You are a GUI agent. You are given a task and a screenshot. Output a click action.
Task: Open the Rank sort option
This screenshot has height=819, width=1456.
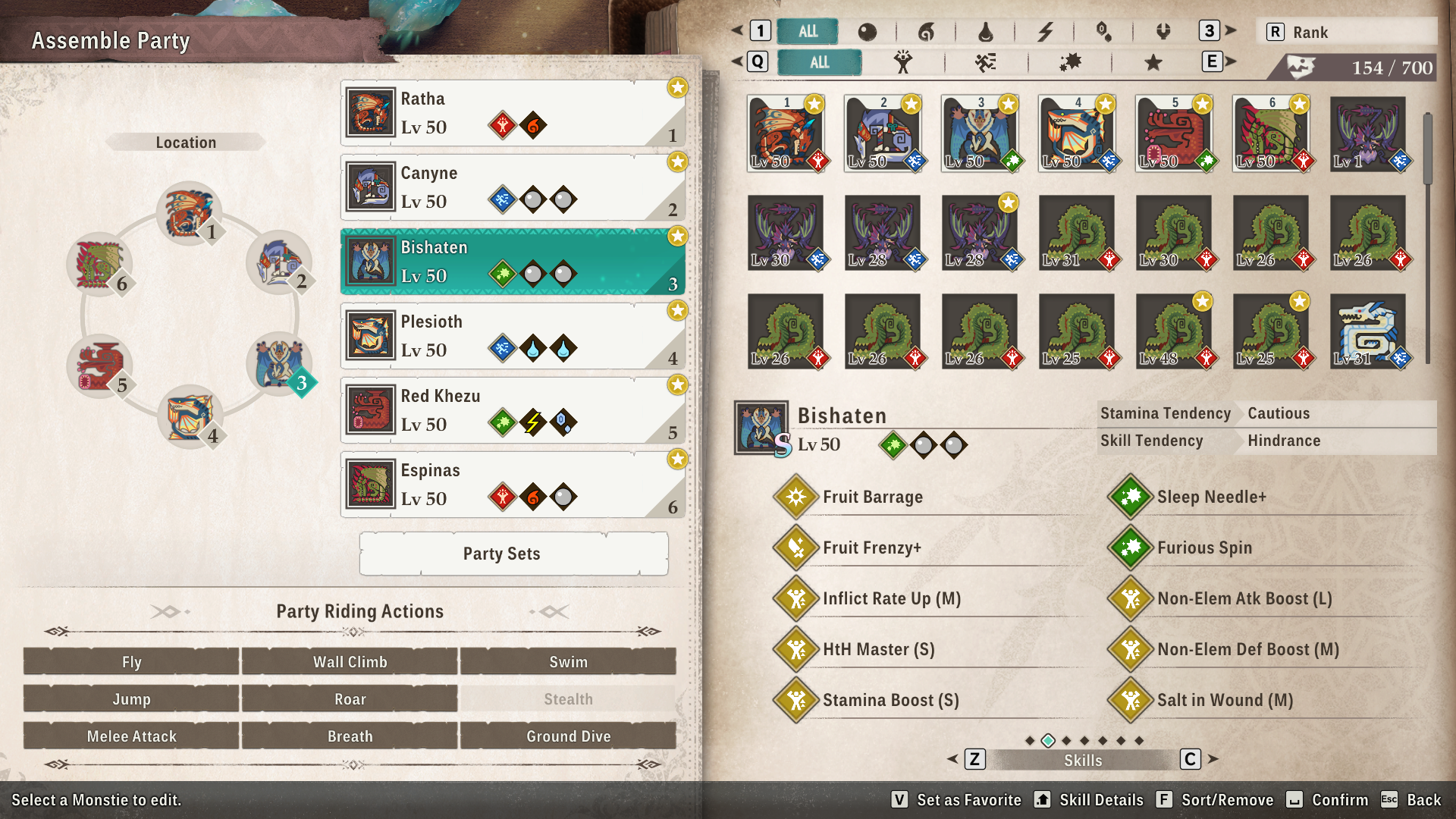click(x=1345, y=32)
